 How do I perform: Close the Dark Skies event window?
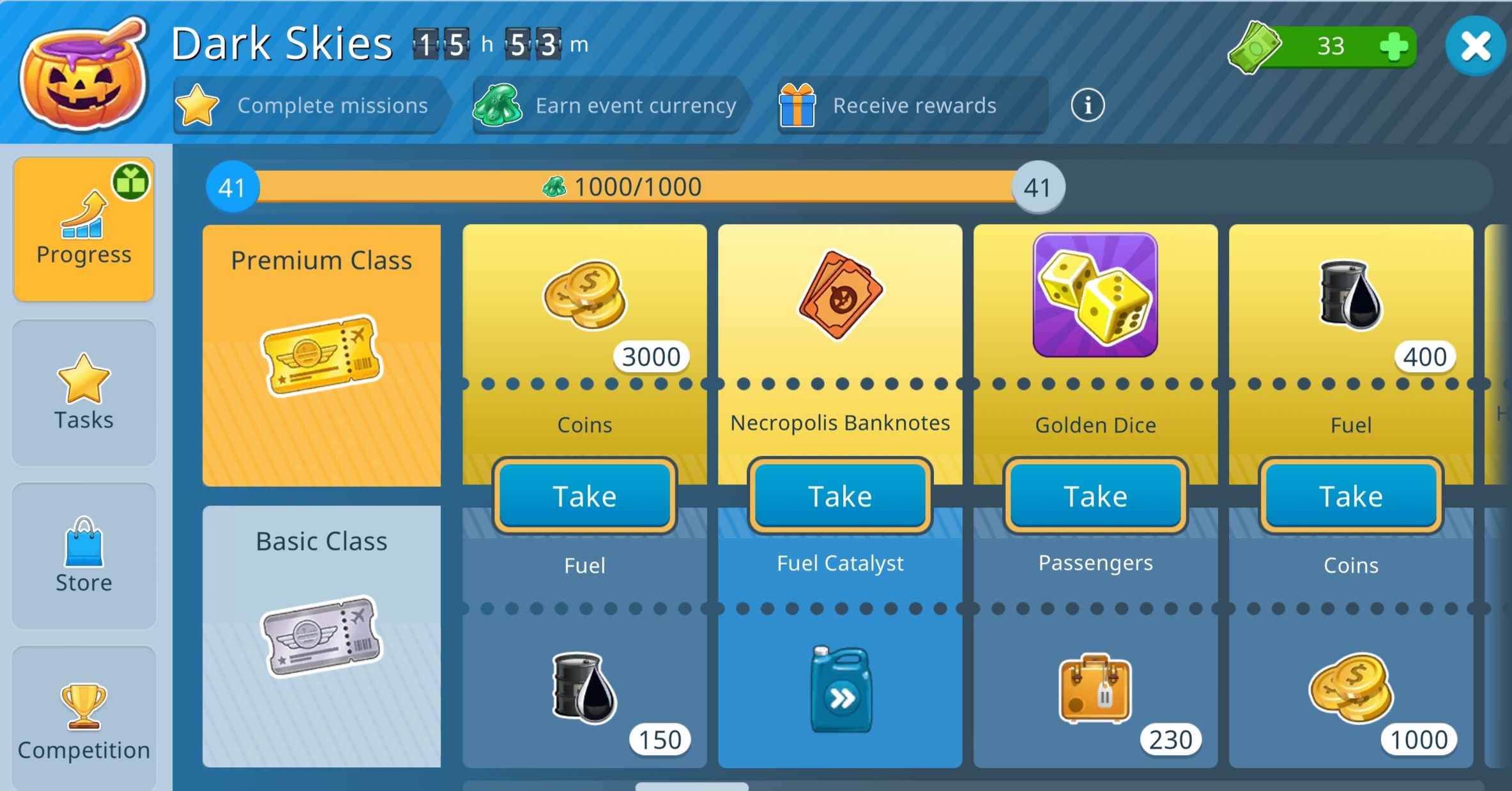click(x=1475, y=46)
